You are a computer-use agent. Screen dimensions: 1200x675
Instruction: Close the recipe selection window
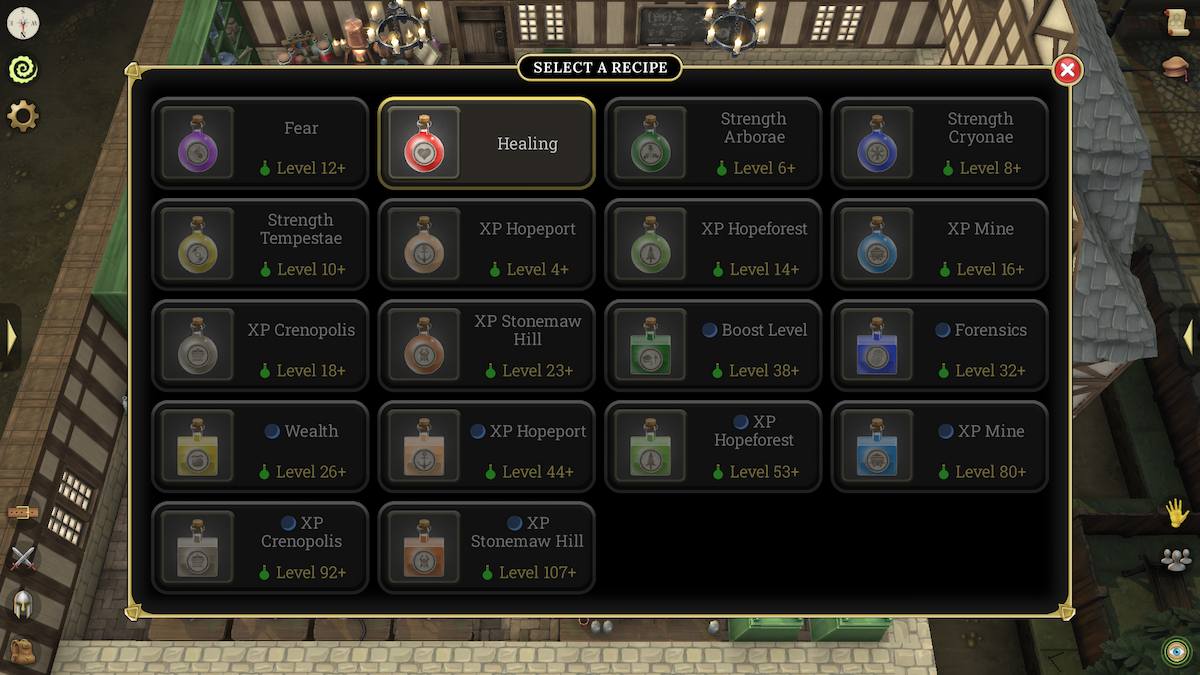coord(1067,70)
